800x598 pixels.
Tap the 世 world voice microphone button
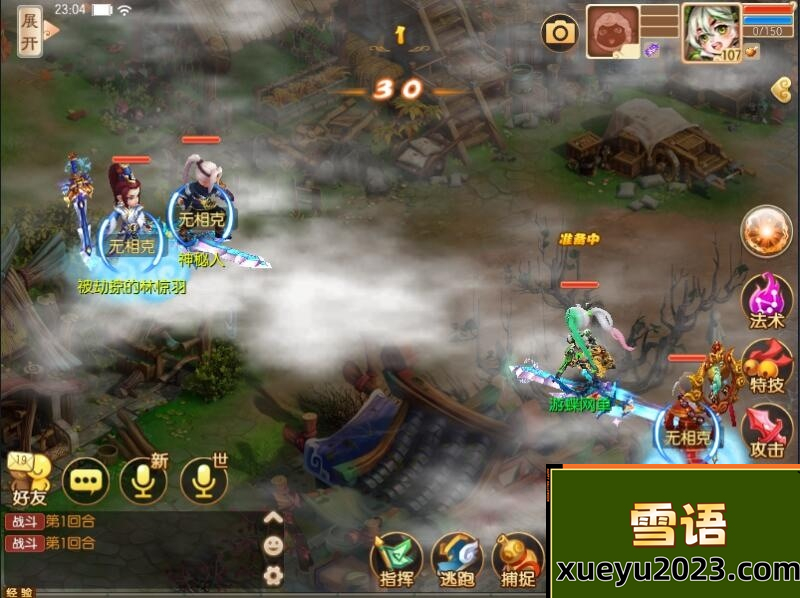tap(203, 483)
